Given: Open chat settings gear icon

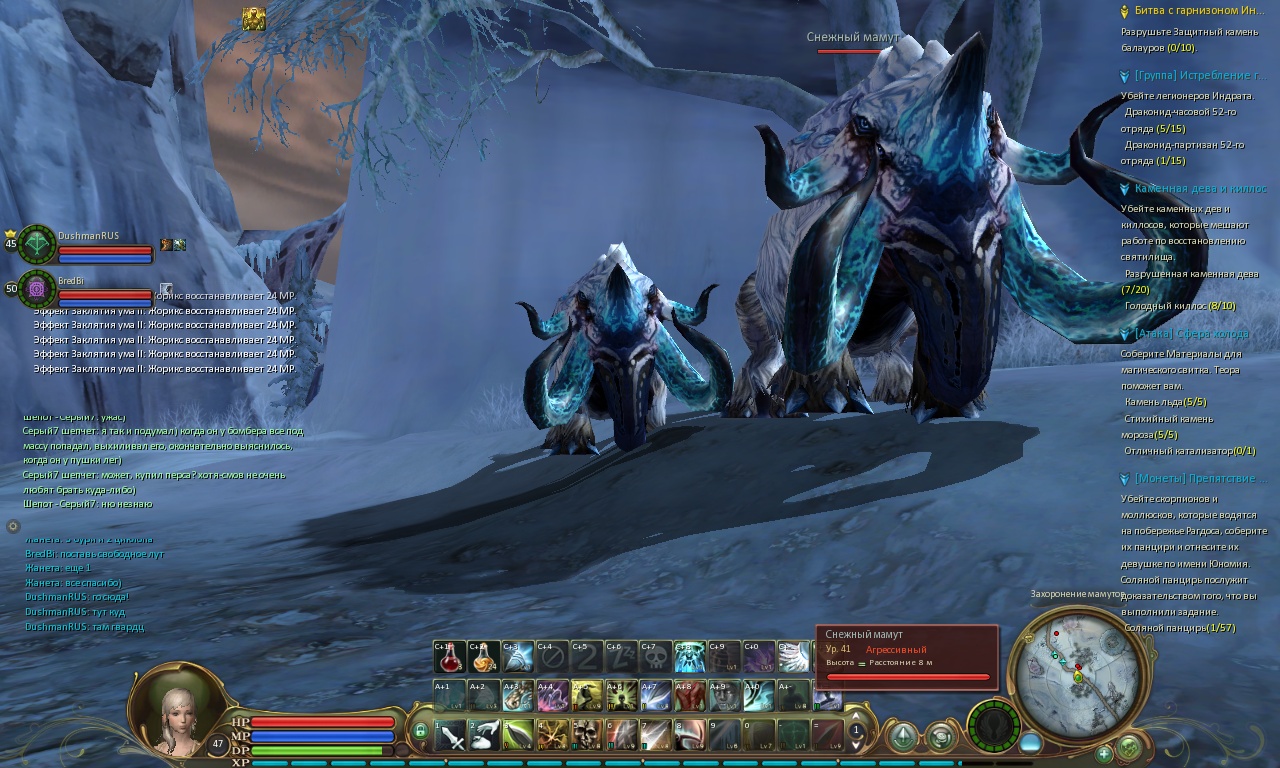Looking at the screenshot, I should click(13, 526).
